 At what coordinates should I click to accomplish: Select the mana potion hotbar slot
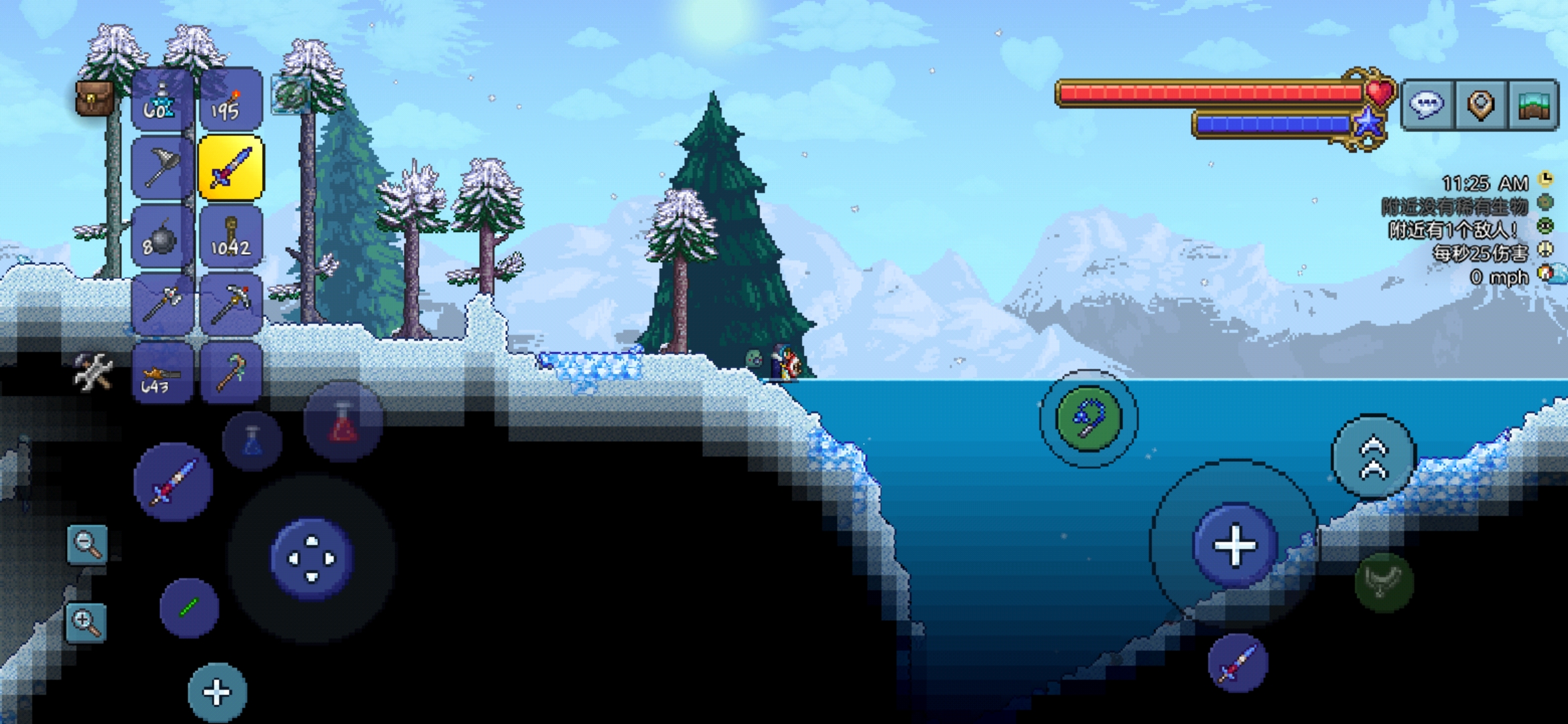162,101
